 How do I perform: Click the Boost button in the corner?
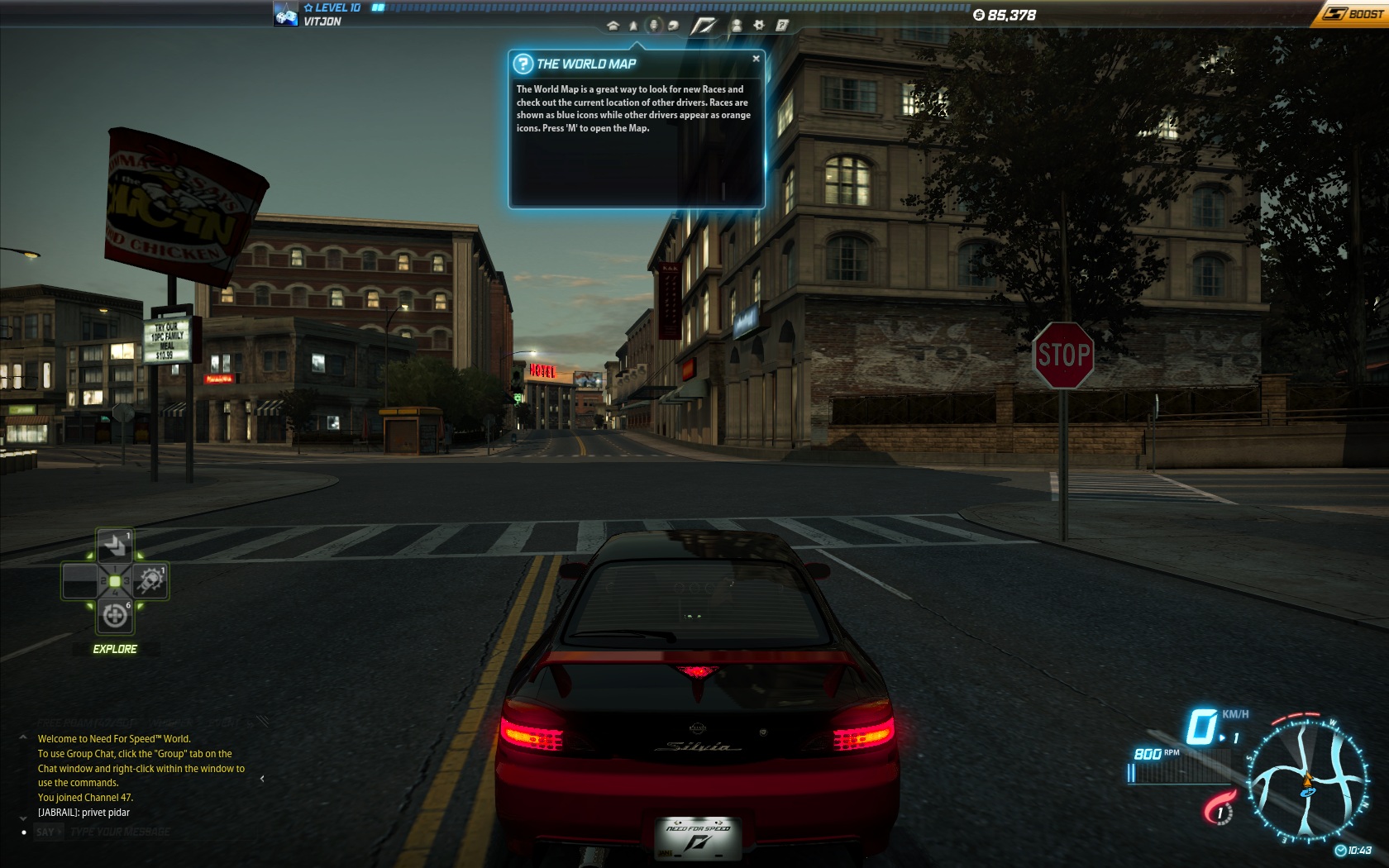click(1352, 13)
